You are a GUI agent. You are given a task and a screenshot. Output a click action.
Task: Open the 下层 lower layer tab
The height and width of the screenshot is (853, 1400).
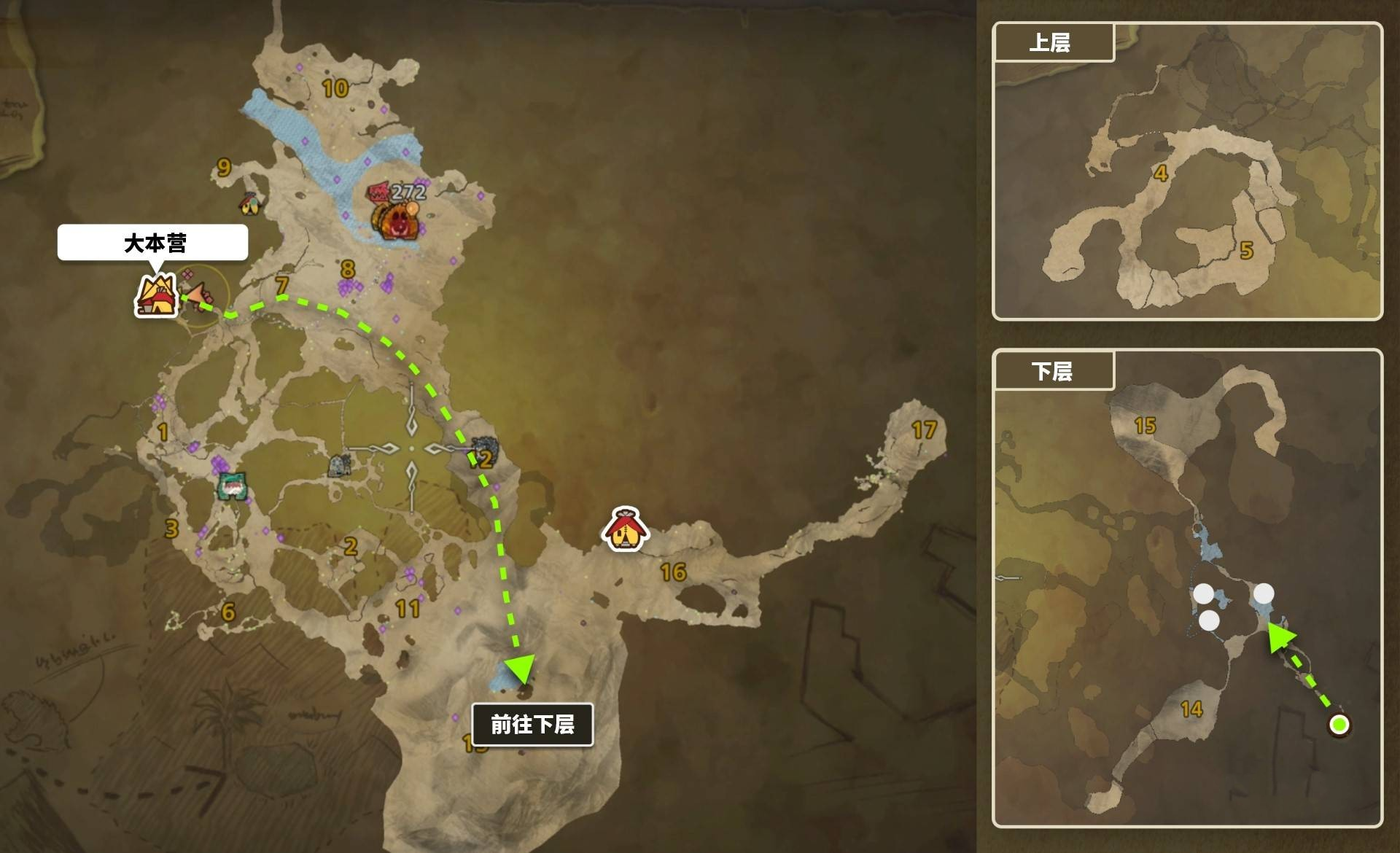tap(1053, 371)
